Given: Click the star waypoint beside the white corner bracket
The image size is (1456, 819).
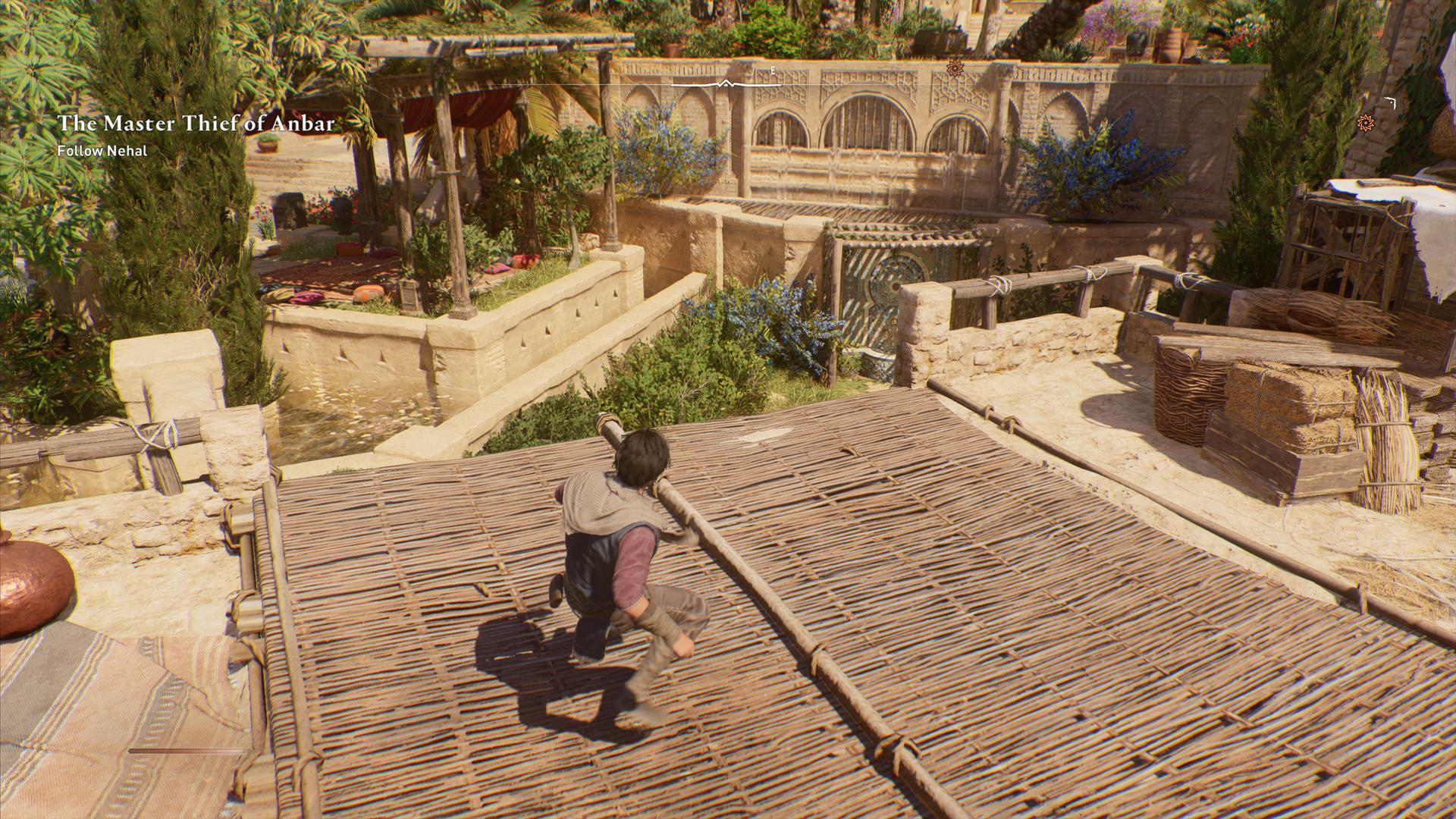Looking at the screenshot, I should point(1366,121).
